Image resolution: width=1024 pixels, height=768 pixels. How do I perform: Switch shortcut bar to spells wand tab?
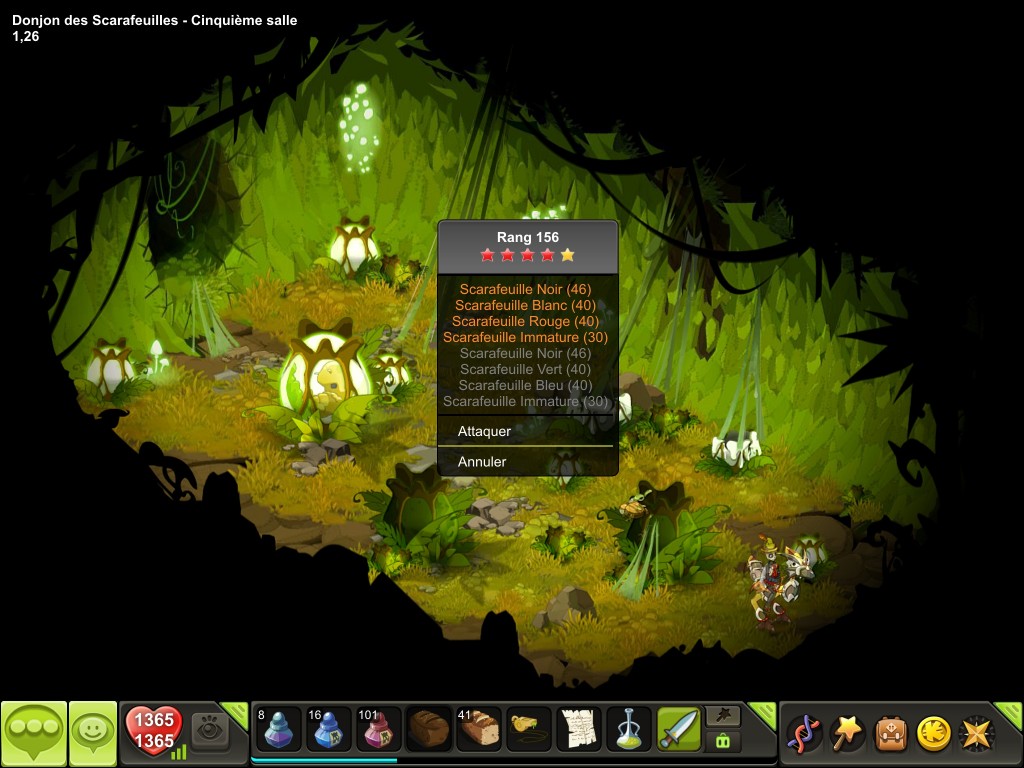[723, 715]
